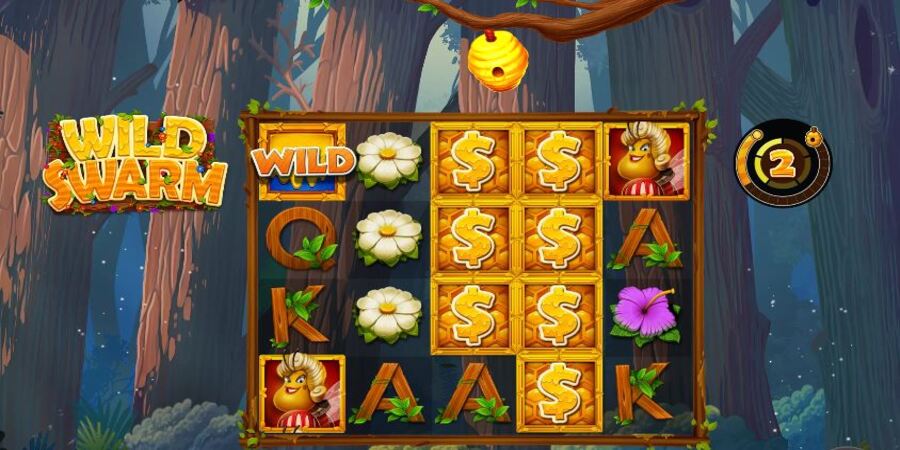Click the wooden Q symbol tile
The image size is (900, 450).
[300, 240]
